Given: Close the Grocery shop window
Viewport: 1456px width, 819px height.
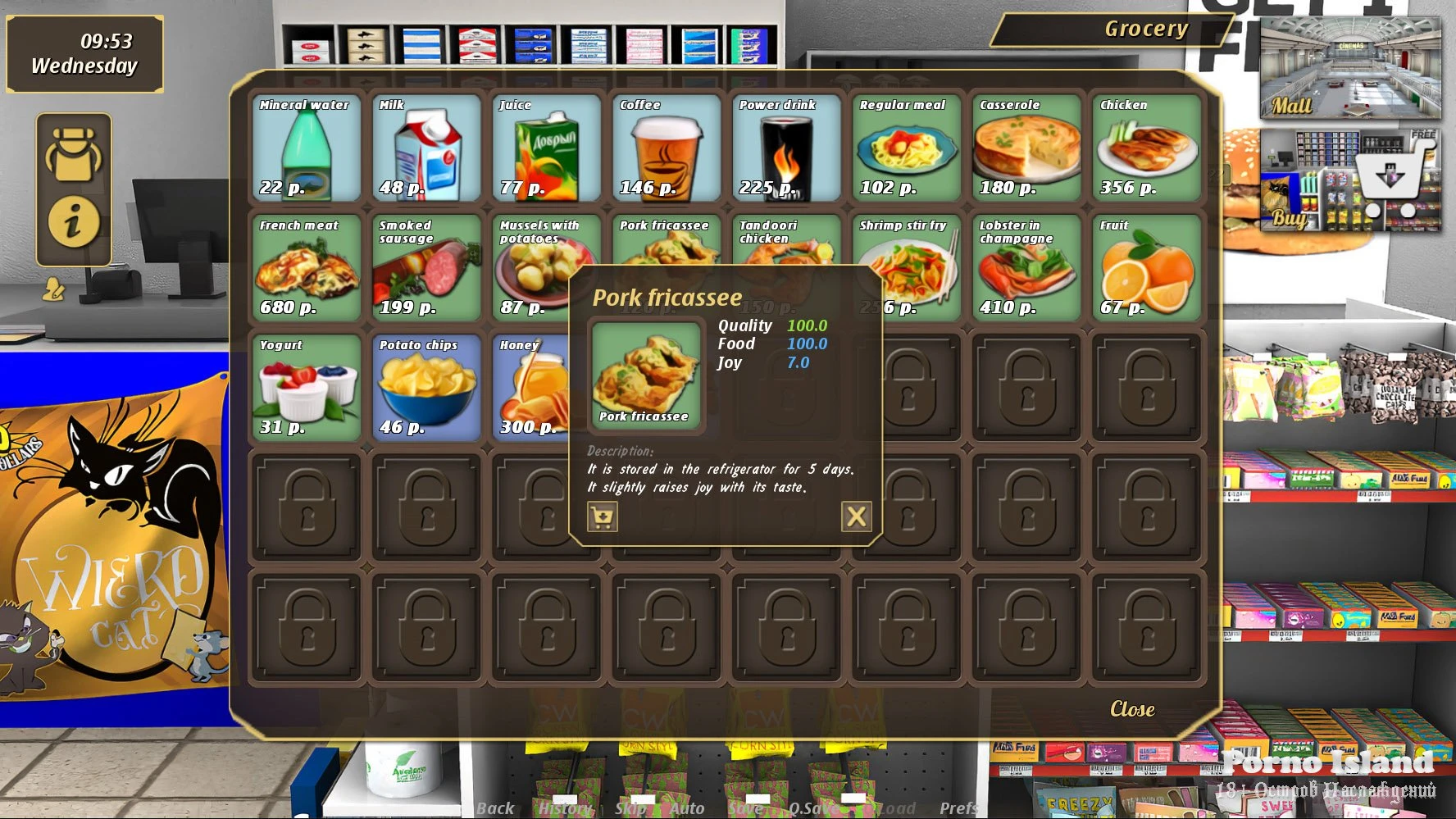Looking at the screenshot, I should [x=1131, y=709].
